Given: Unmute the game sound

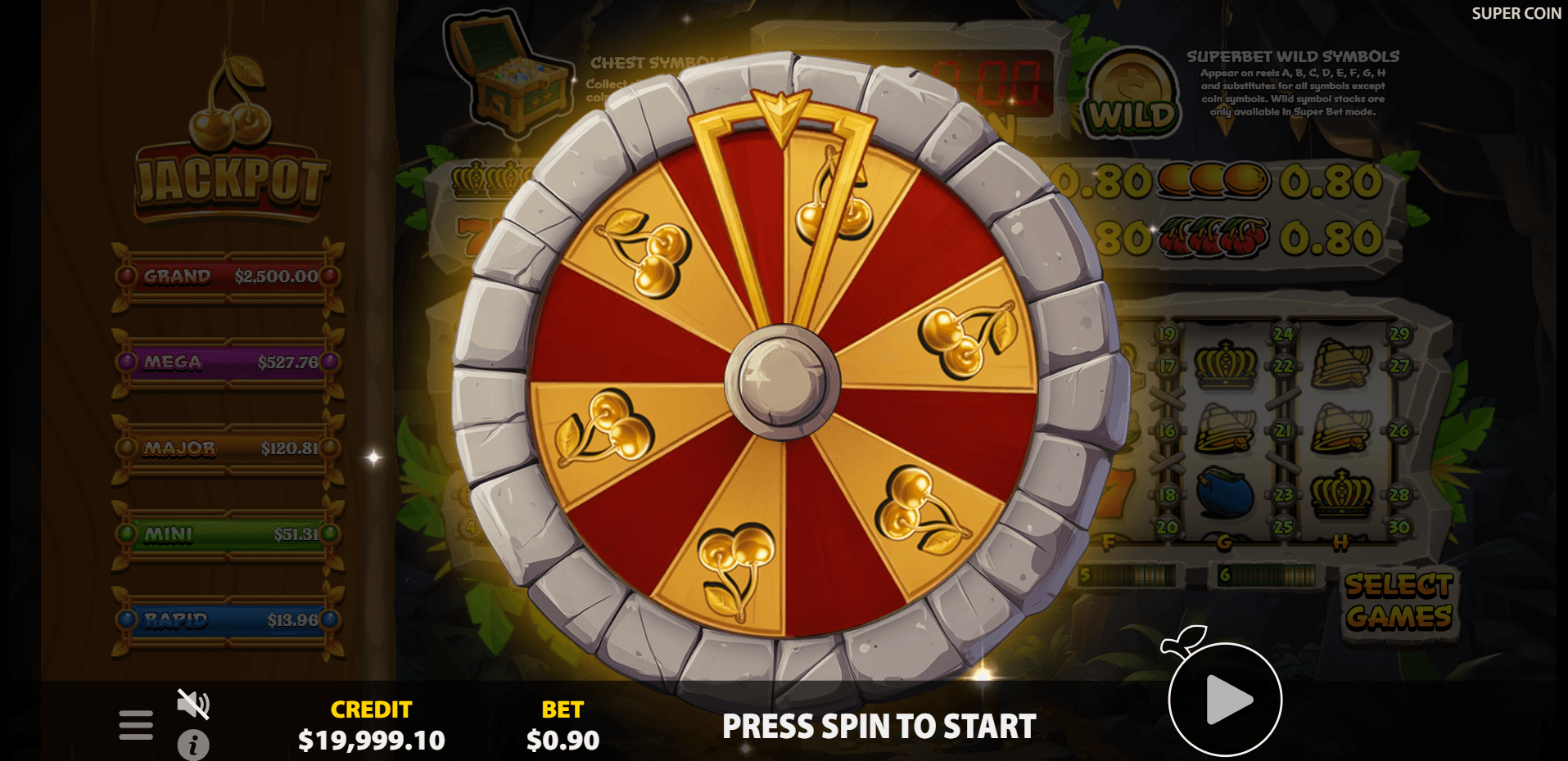Looking at the screenshot, I should (192, 705).
